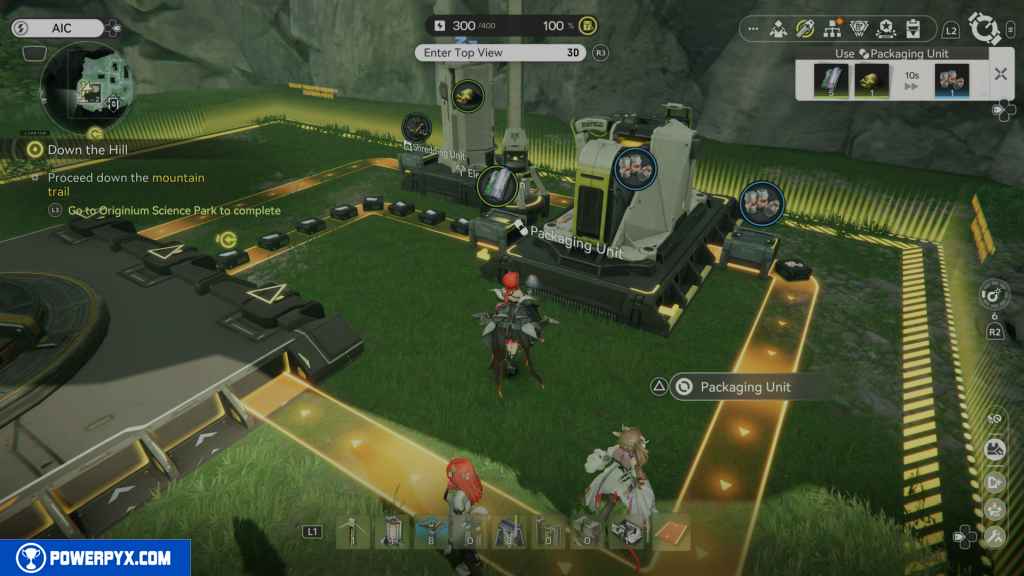
Task: Open the clipboard icon in top bar
Action: (x=912, y=29)
